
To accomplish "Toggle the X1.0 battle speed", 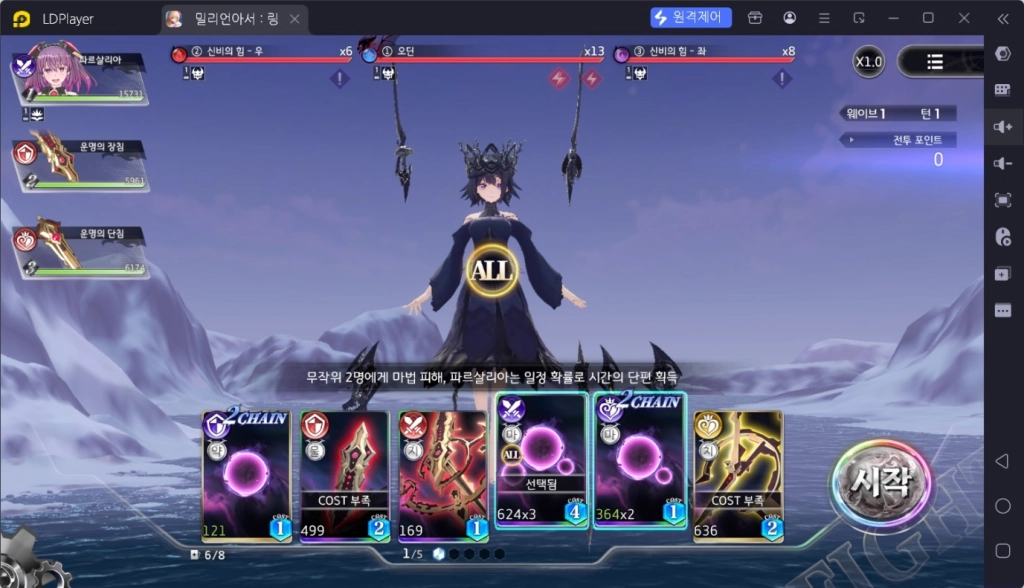I will point(868,62).
